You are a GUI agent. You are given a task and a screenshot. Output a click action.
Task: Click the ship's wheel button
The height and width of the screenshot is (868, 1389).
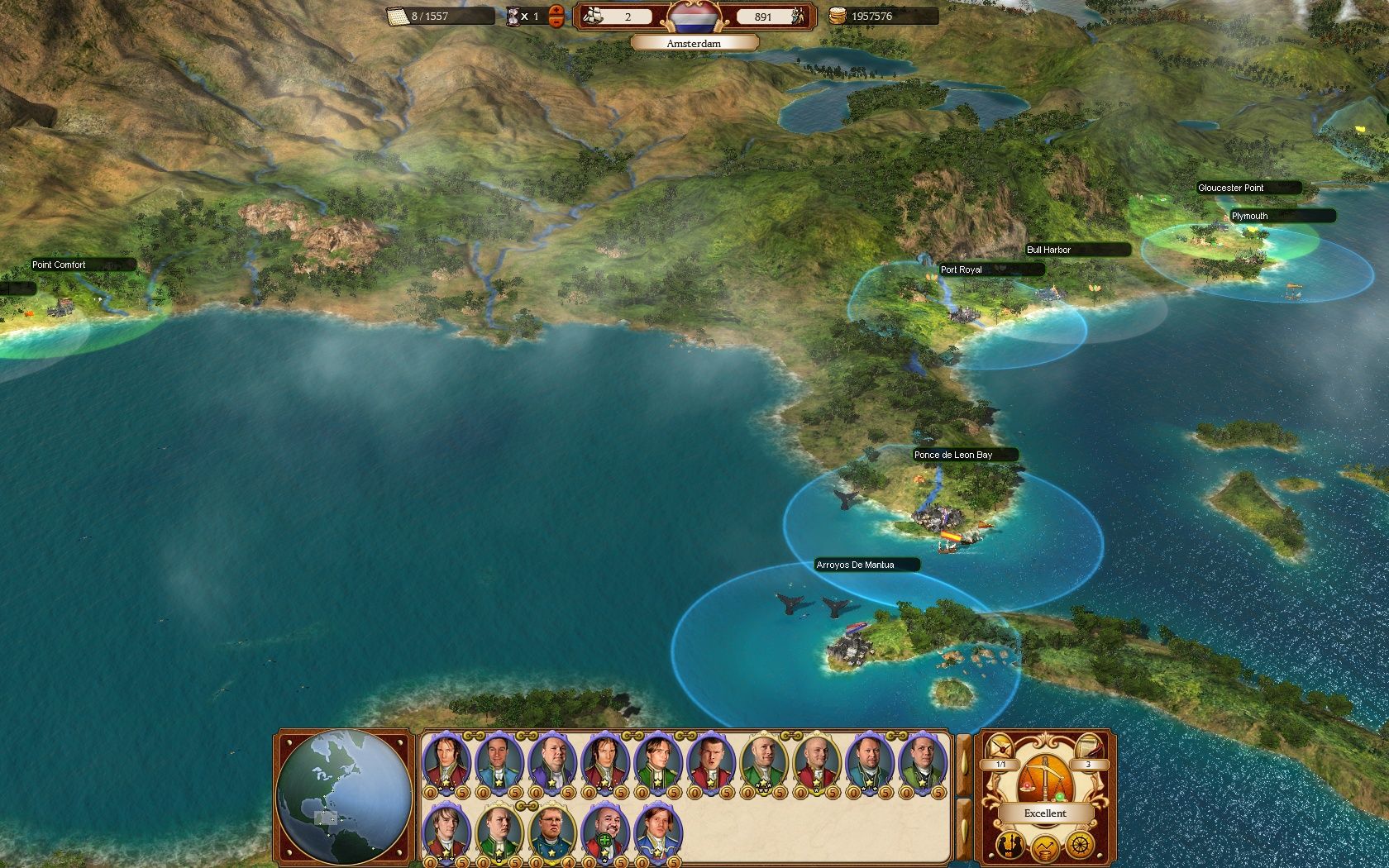[1080, 845]
